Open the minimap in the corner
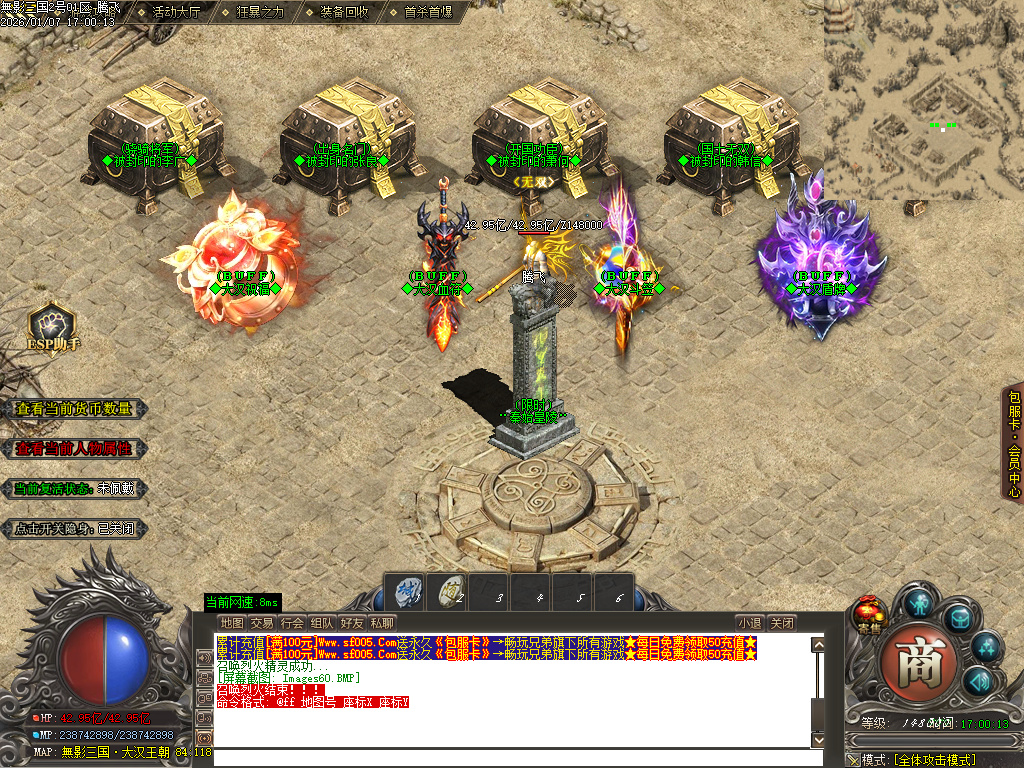 pos(923,100)
